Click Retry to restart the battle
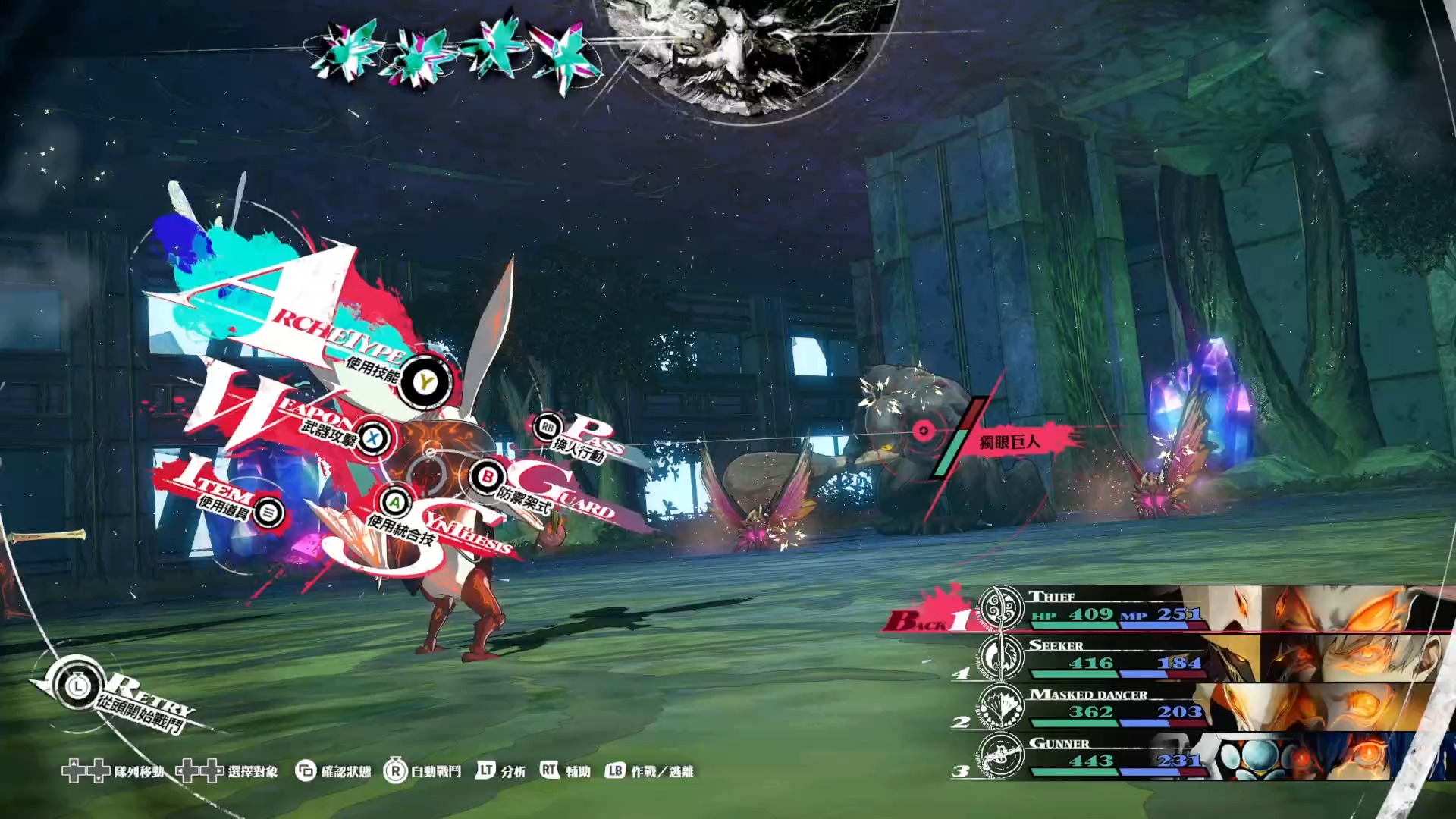 [x=78, y=687]
